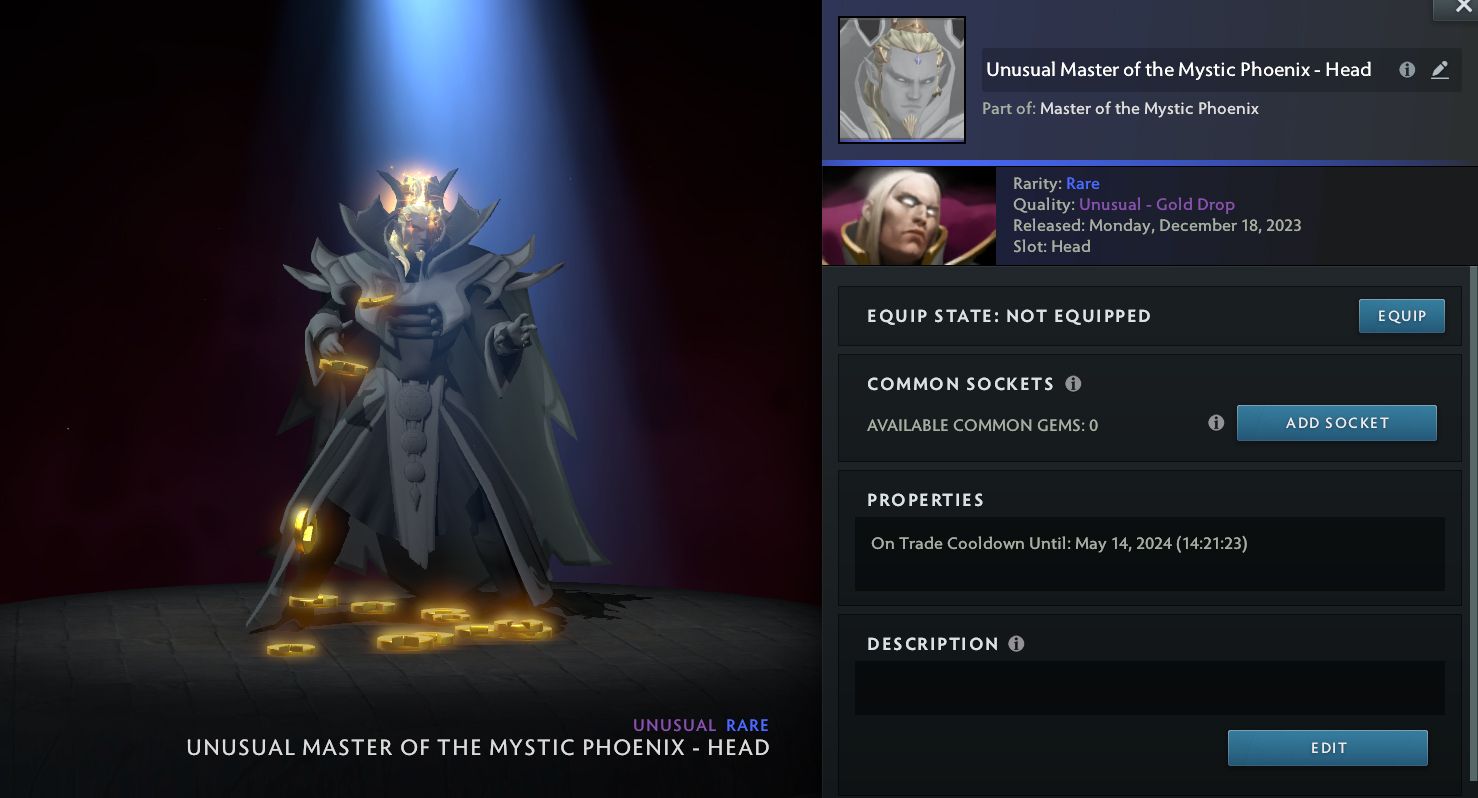Click the pencil rename icon
The image size is (1478, 798).
tap(1439, 70)
